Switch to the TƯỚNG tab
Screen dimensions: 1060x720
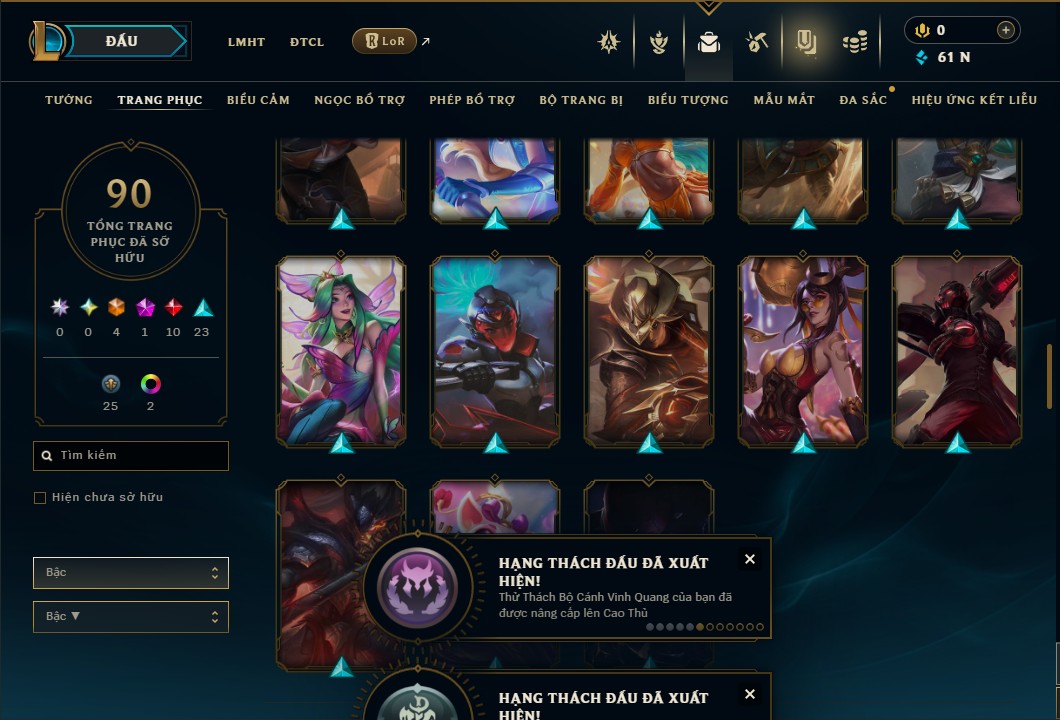[x=69, y=100]
